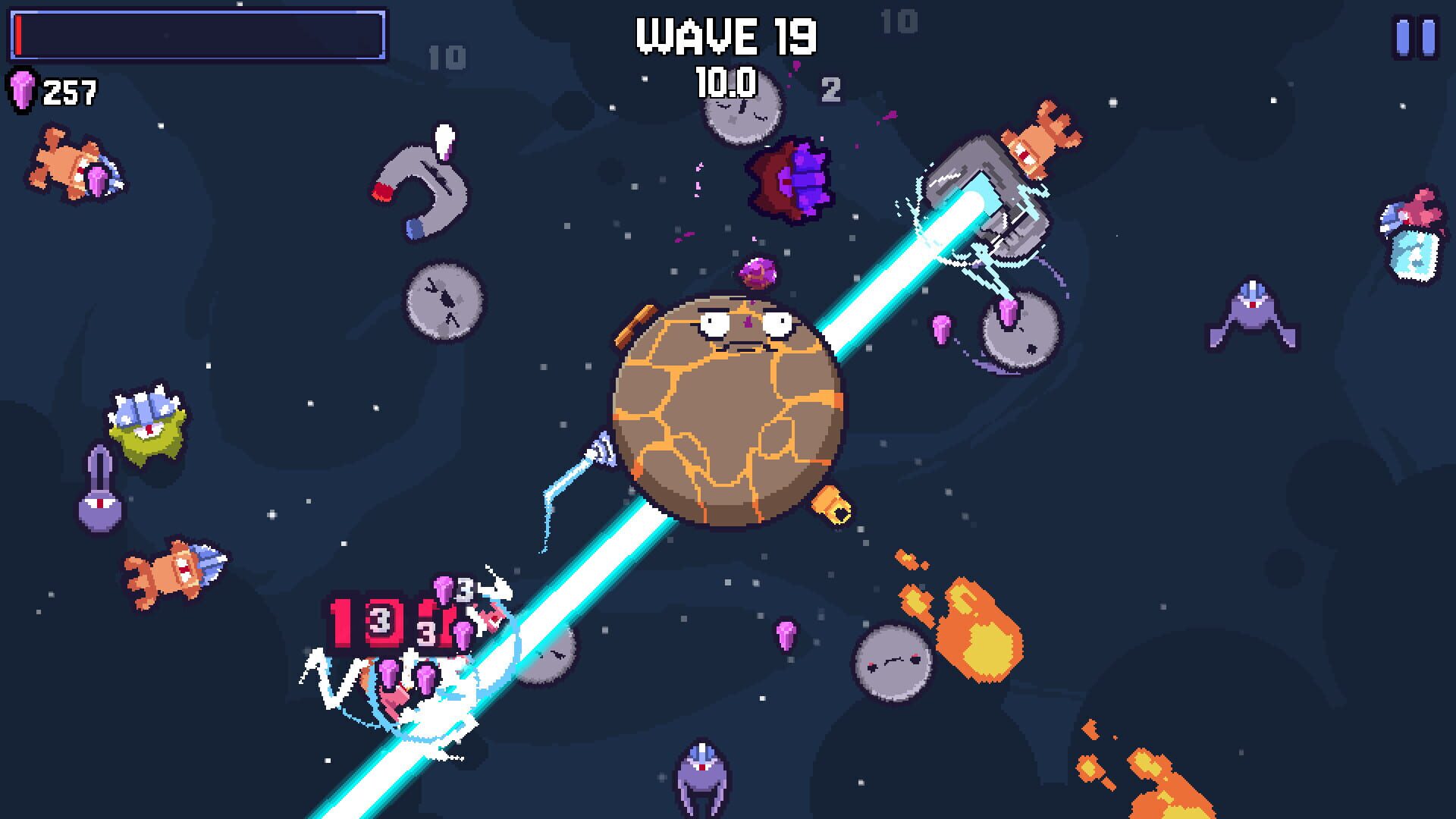Click the pink crystal currency icon
Image resolution: width=1456 pixels, height=819 pixels.
(23, 89)
